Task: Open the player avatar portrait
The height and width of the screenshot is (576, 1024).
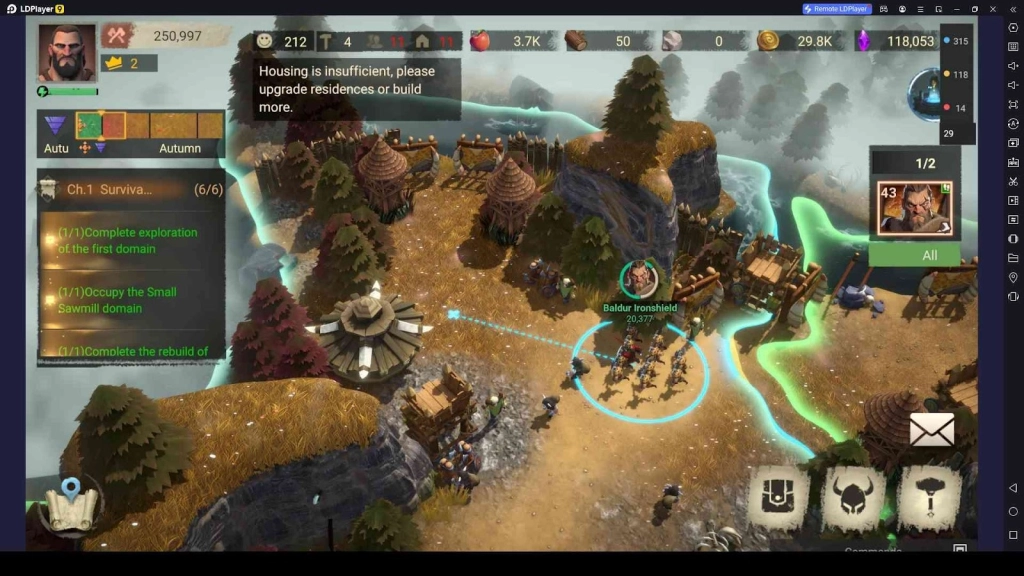Action: pos(67,53)
